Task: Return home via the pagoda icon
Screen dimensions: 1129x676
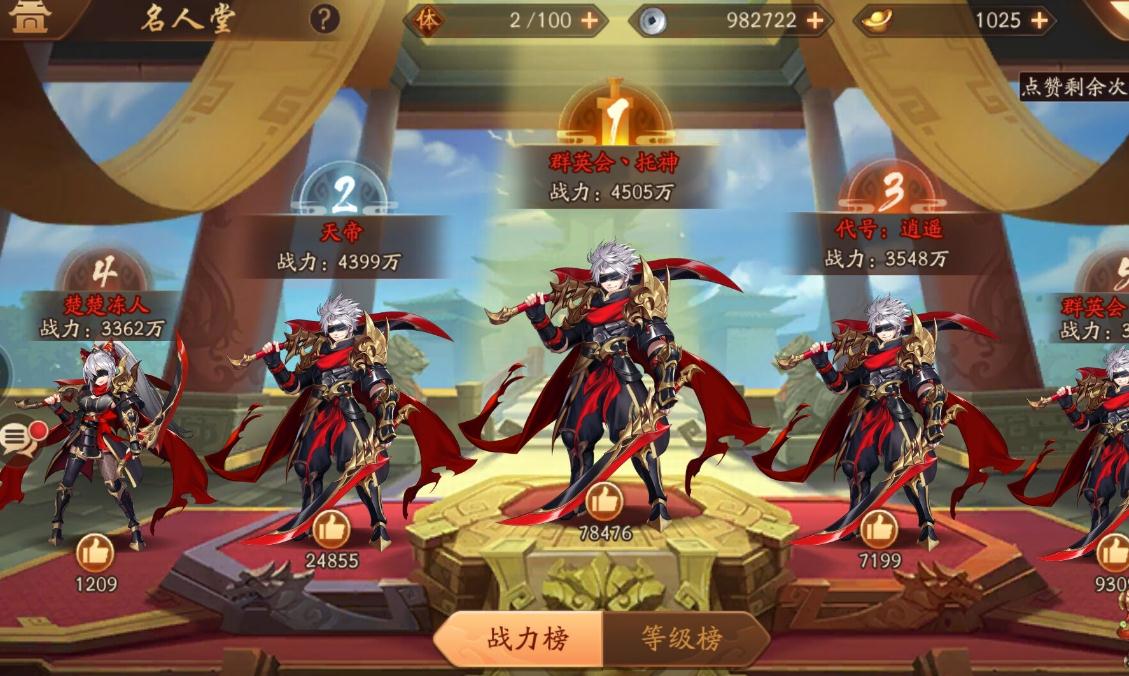Action: pyautogui.click(x=28, y=17)
